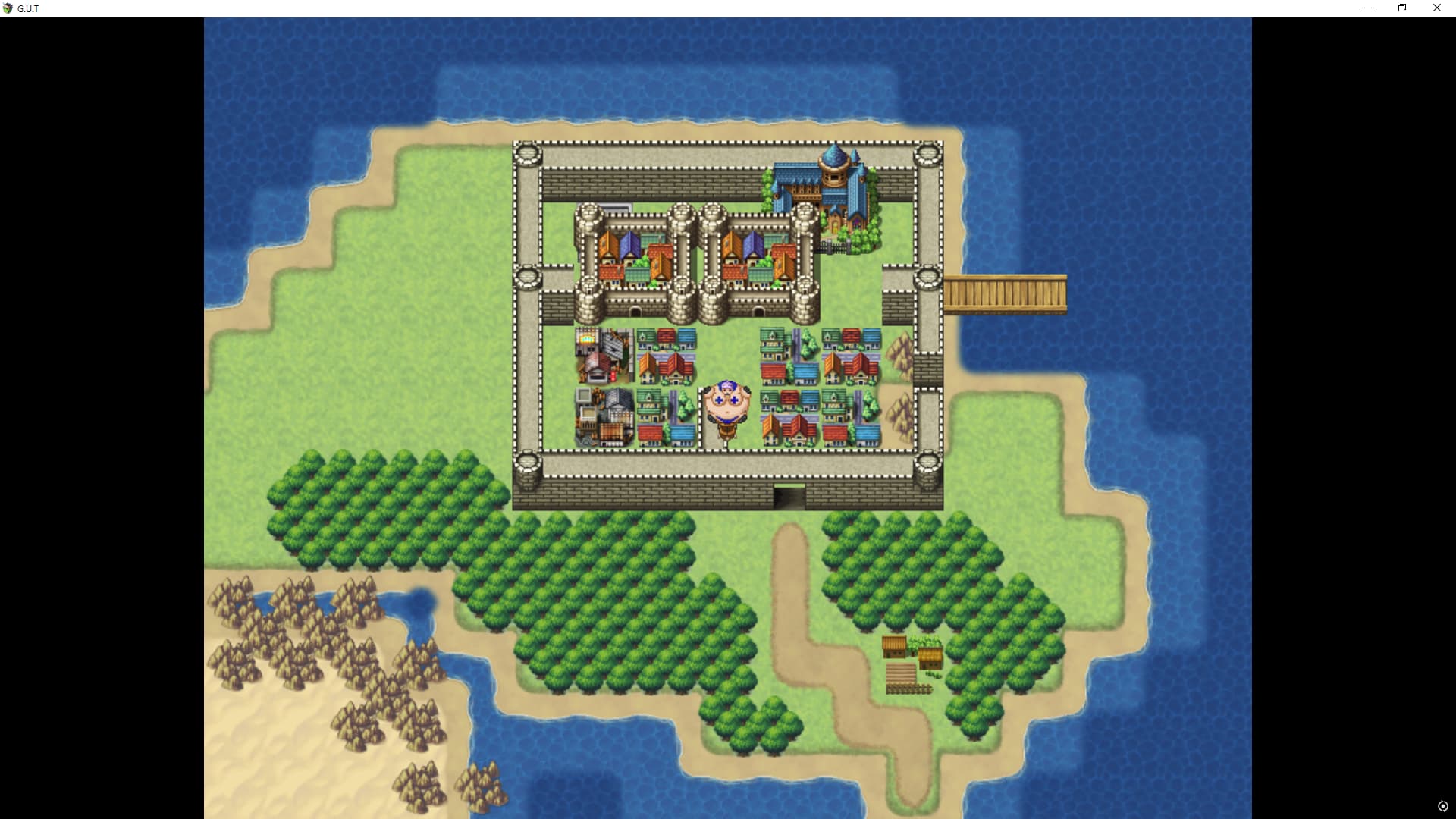Close the G.U.T game window
The height and width of the screenshot is (819, 1456).
click(1436, 8)
